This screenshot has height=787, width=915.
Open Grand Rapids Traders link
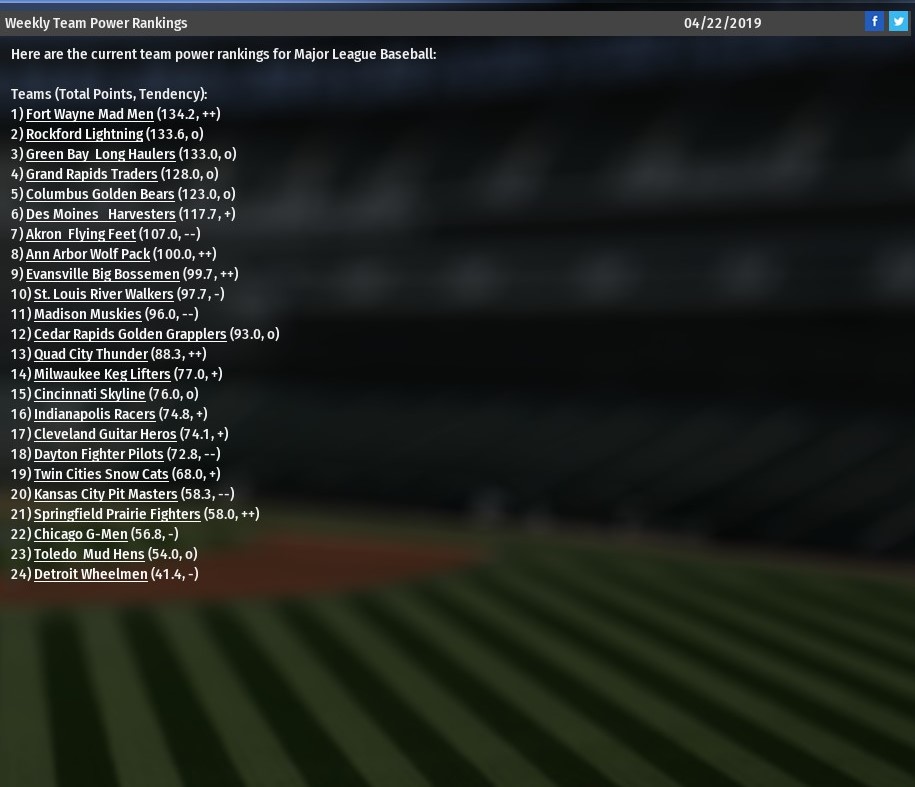tap(91, 174)
